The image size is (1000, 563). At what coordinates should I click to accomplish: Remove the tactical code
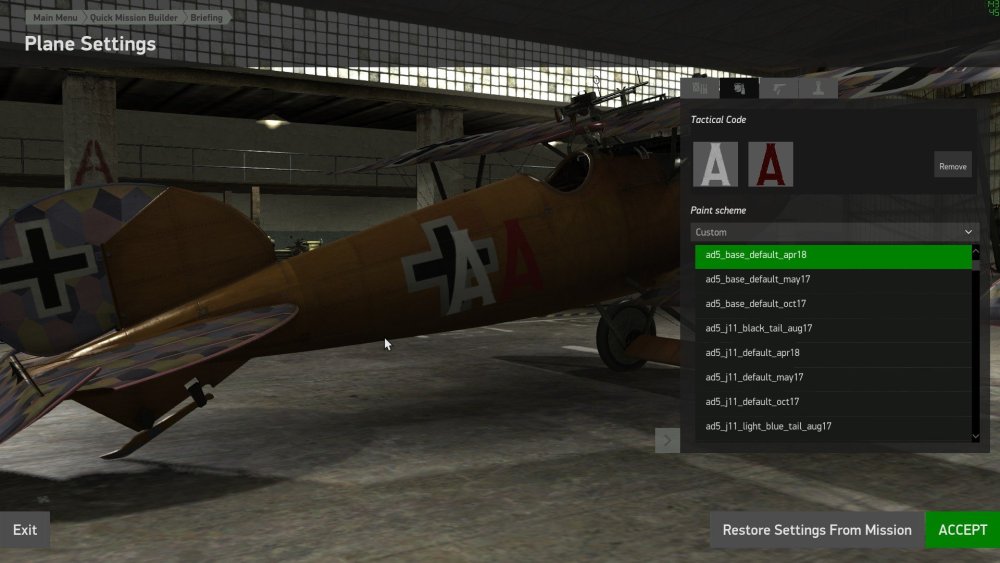point(952,166)
